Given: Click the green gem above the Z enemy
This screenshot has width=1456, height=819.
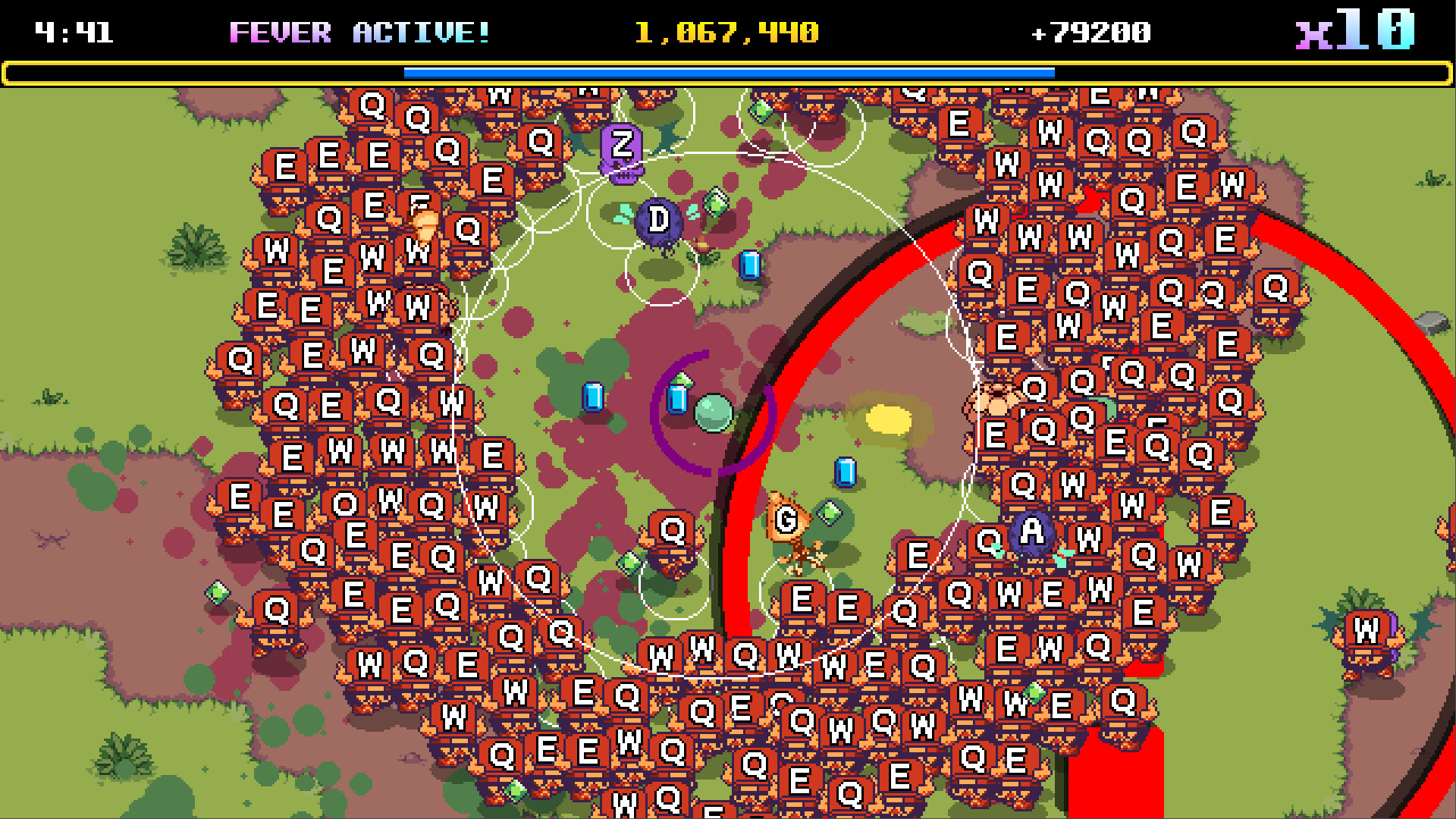Looking at the screenshot, I should point(760,111).
